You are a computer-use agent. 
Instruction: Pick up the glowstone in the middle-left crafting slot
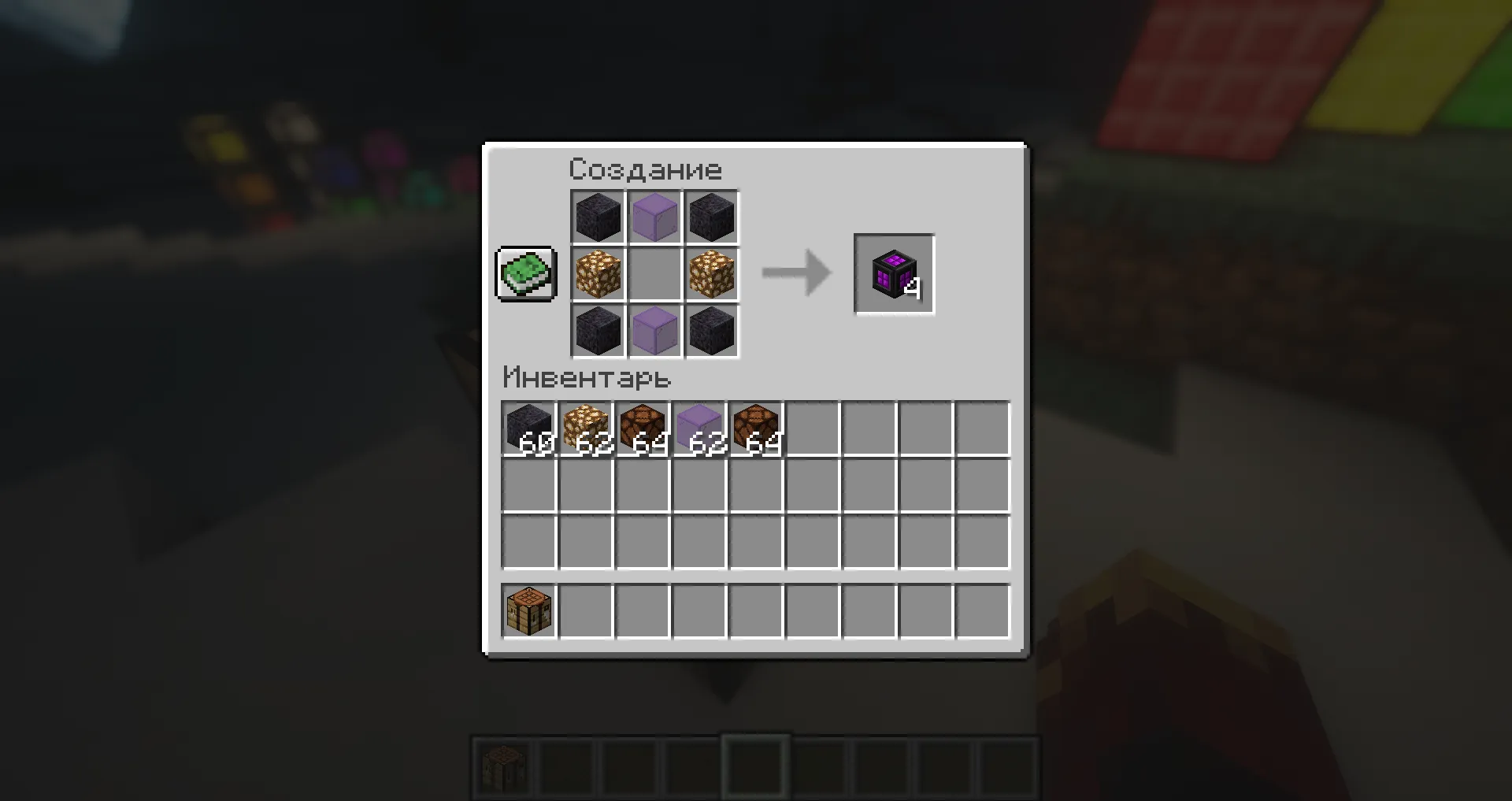click(x=597, y=274)
